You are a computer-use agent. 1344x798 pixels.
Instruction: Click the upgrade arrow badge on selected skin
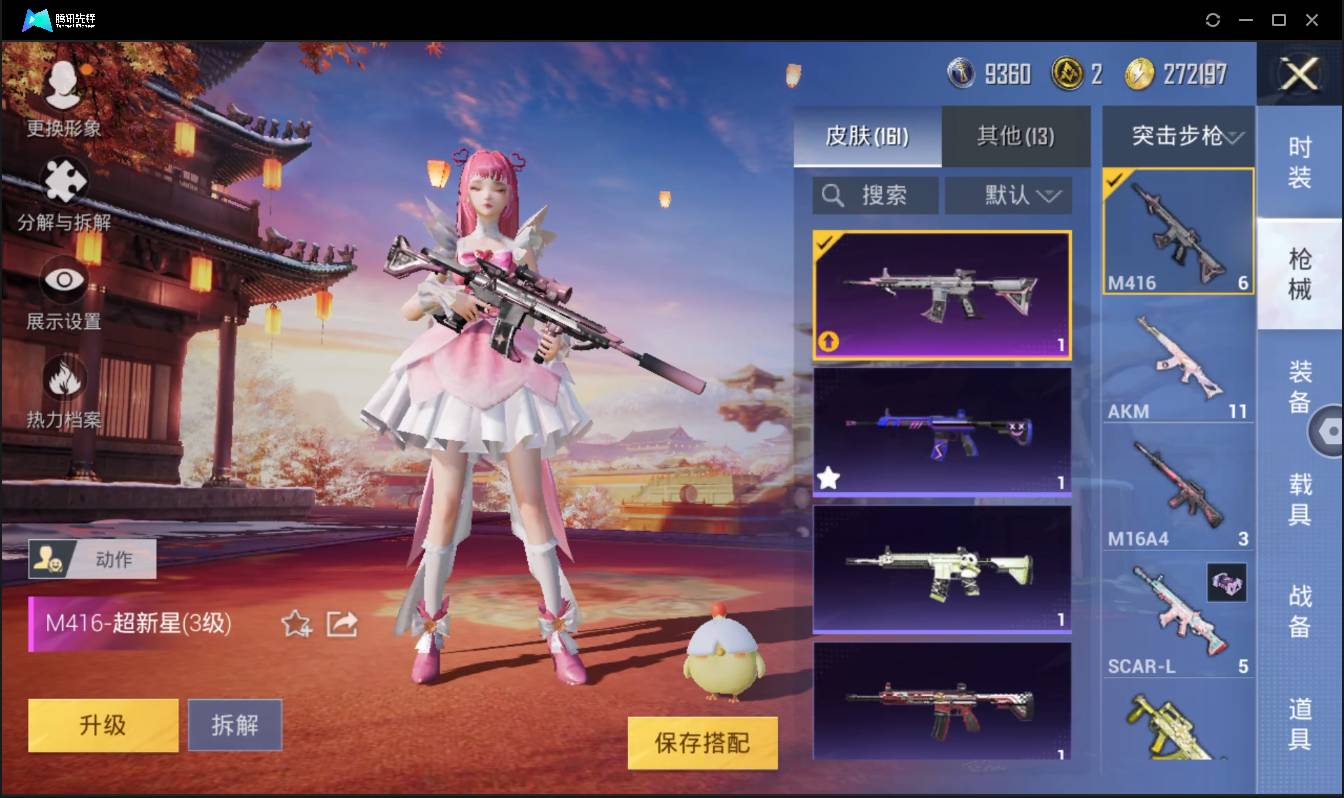(x=827, y=342)
